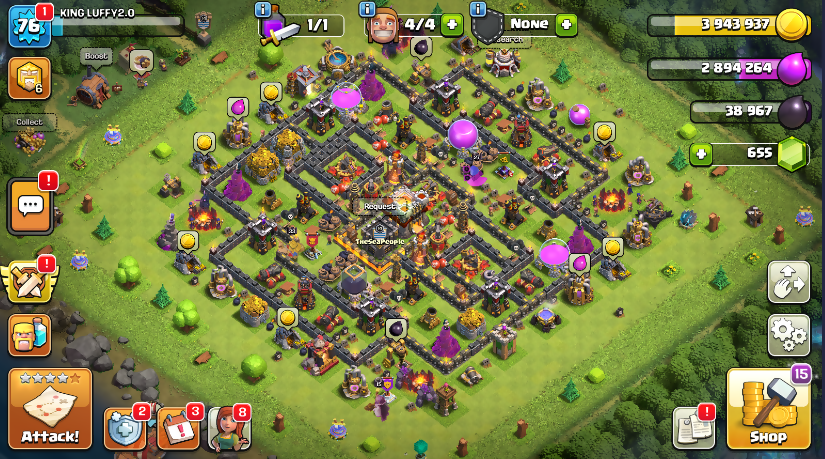
Task: Show info for the 1/1 sword counter
Action: tap(264, 9)
